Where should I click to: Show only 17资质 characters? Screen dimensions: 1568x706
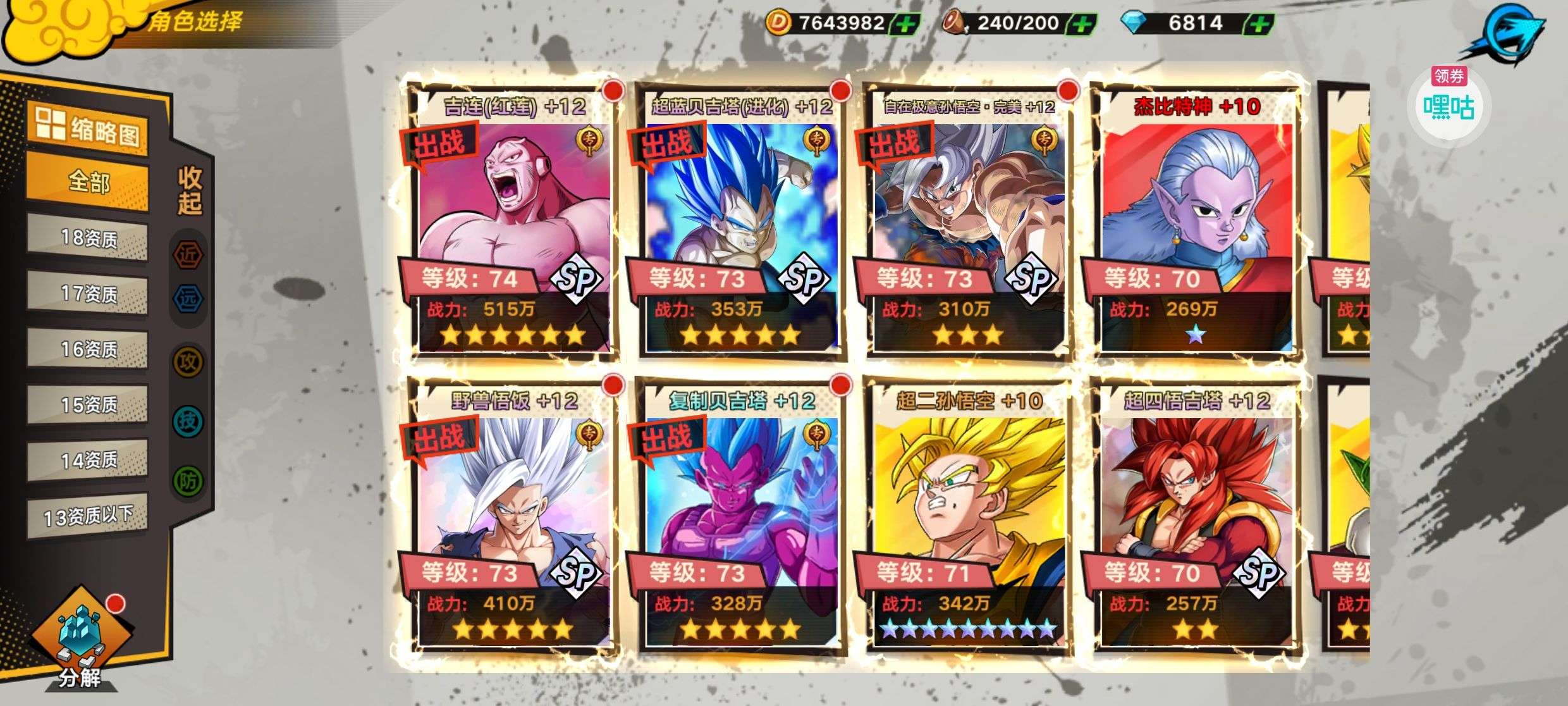pyautogui.click(x=89, y=294)
